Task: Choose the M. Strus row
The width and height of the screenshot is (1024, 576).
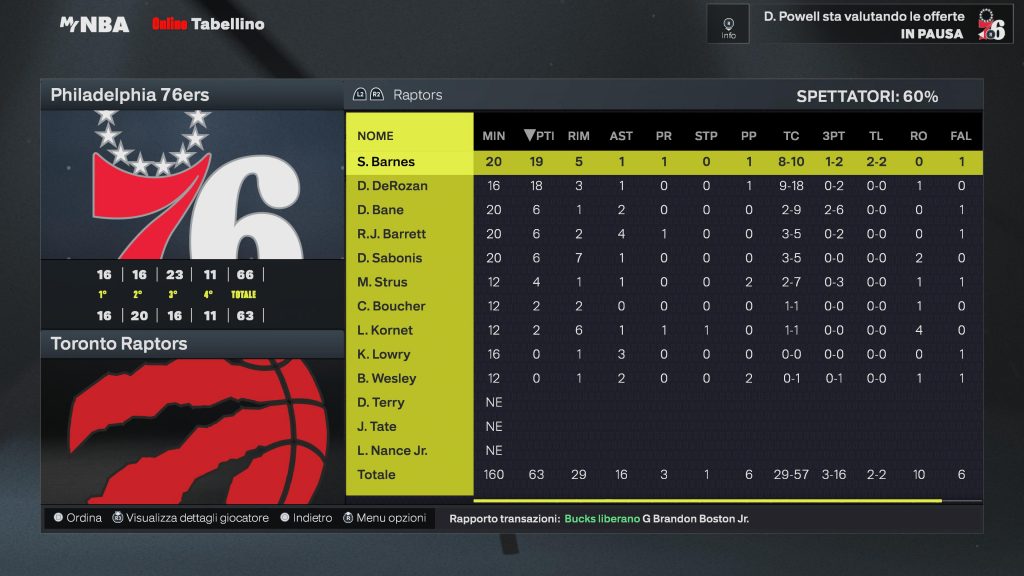Action: pos(382,282)
